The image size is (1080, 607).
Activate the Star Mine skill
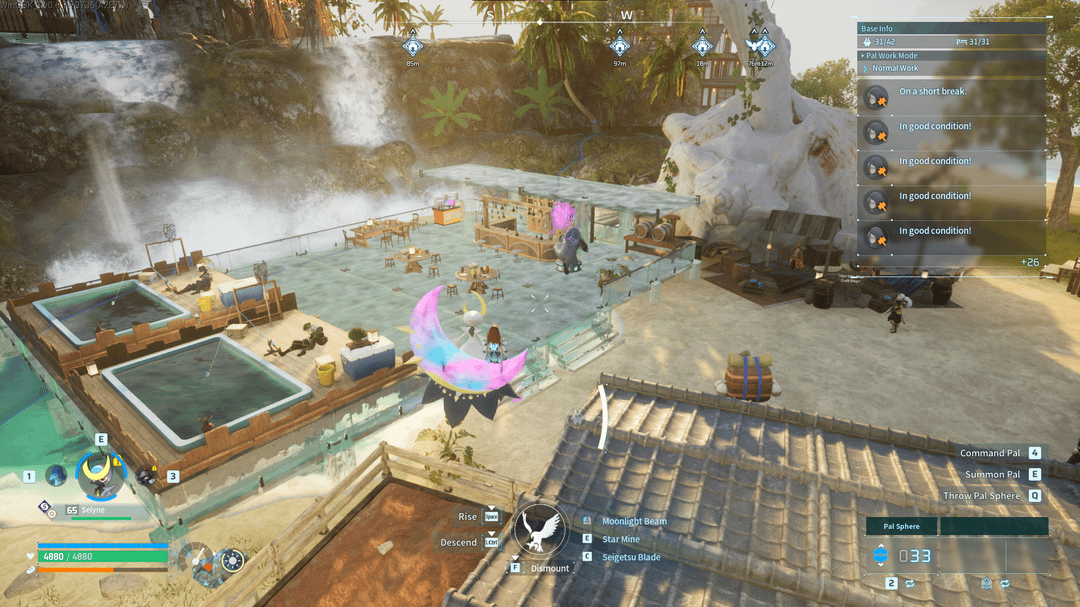click(620, 538)
